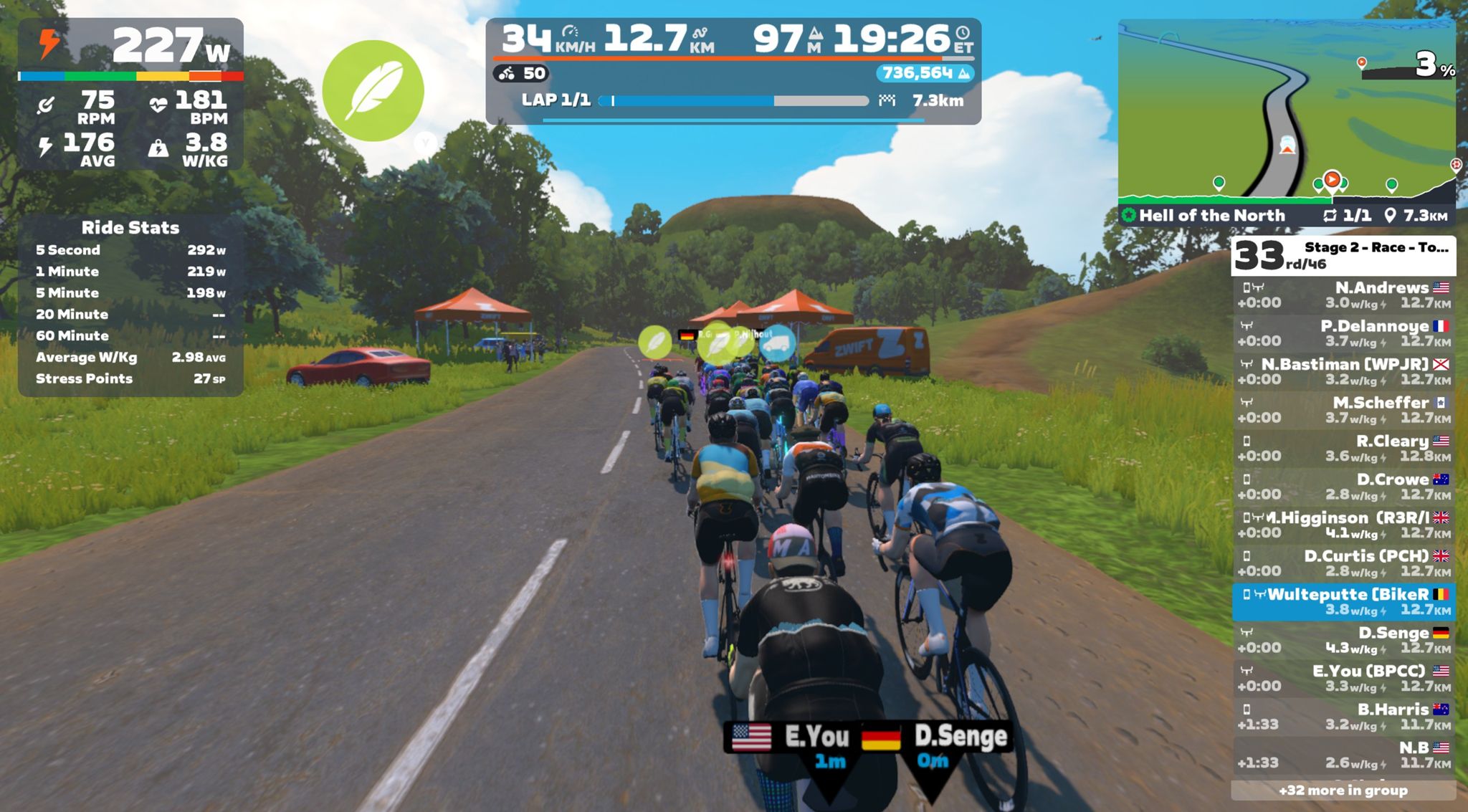Choose D.Curtis (PCH) in the rider list
Image resolution: width=1468 pixels, height=812 pixels.
tap(1343, 563)
